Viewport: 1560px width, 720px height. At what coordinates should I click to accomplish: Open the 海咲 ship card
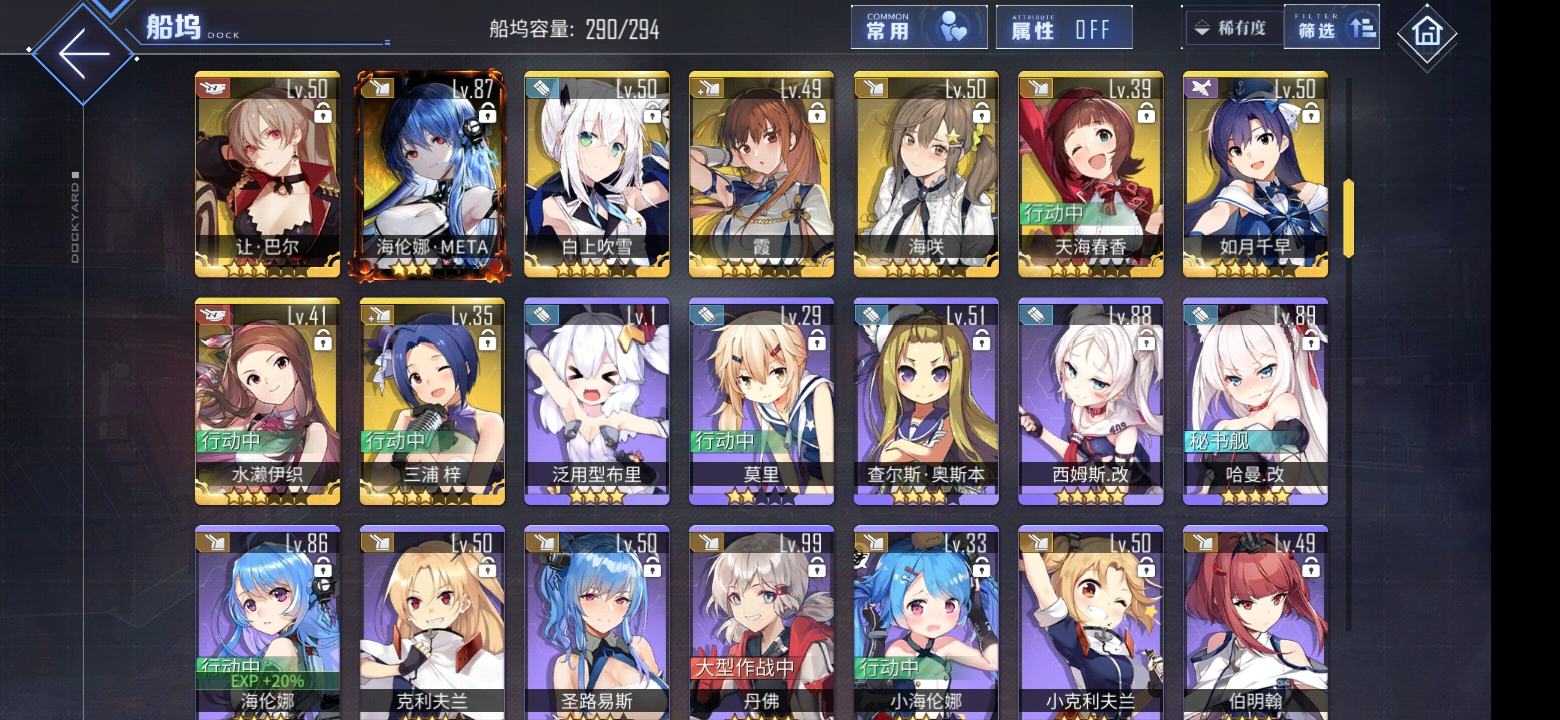(926, 174)
